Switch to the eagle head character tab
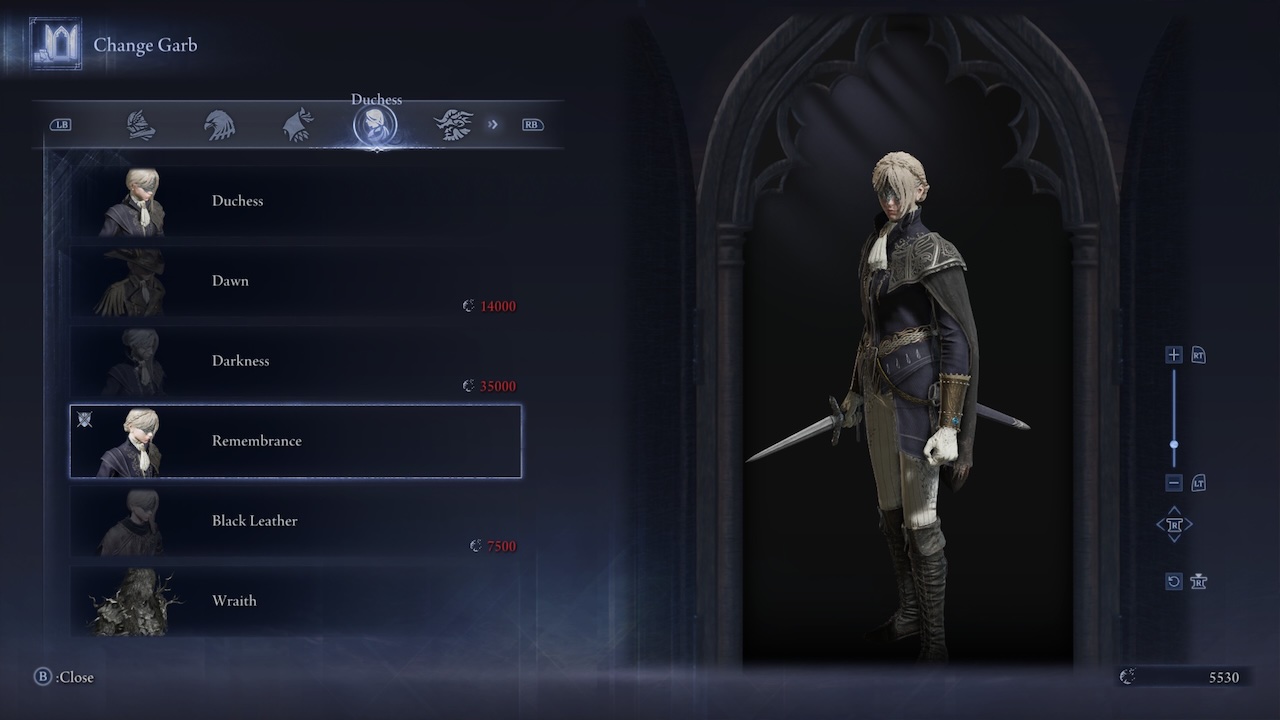The height and width of the screenshot is (720, 1280). [219, 125]
